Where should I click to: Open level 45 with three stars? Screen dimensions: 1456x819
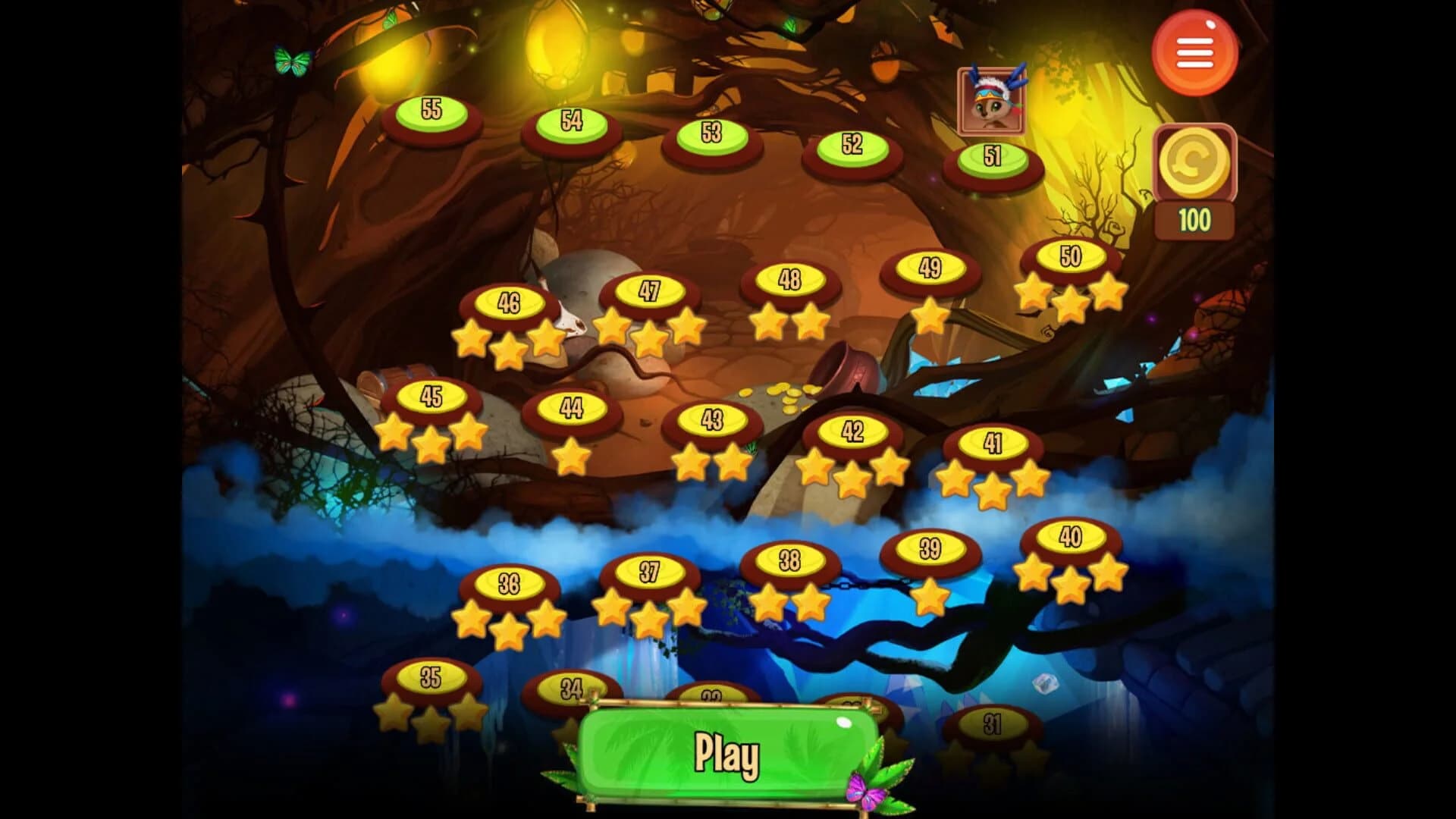(432, 395)
